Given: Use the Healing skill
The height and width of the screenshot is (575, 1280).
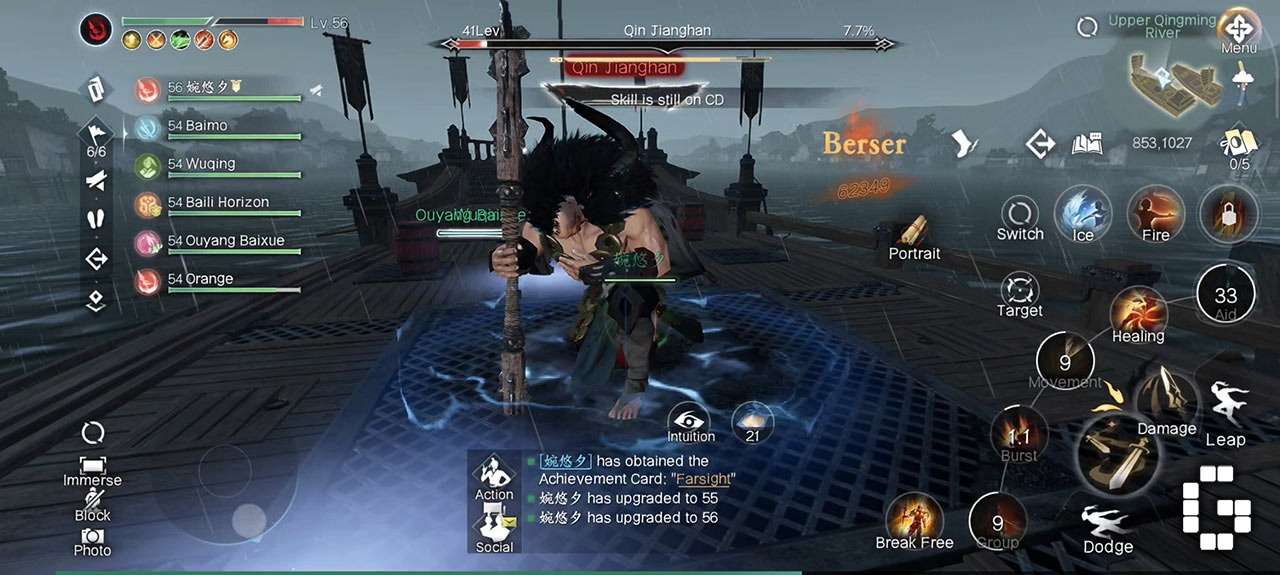Looking at the screenshot, I should point(1138,312).
